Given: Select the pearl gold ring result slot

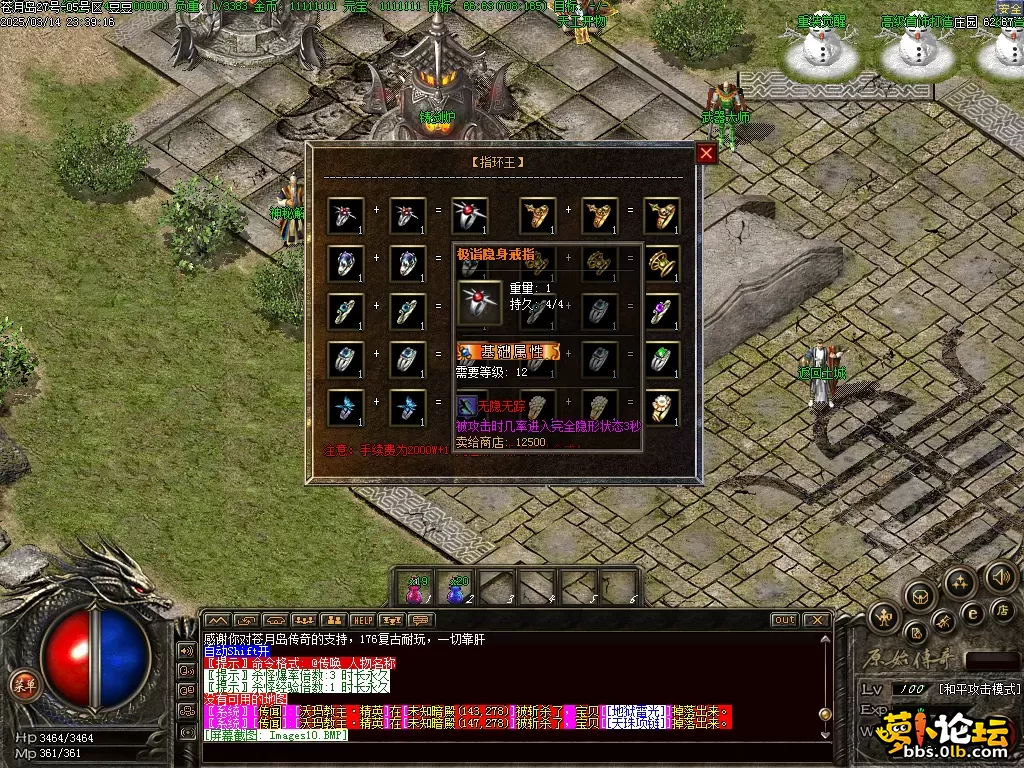Looking at the screenshot, I should click(x=661, y=407).
